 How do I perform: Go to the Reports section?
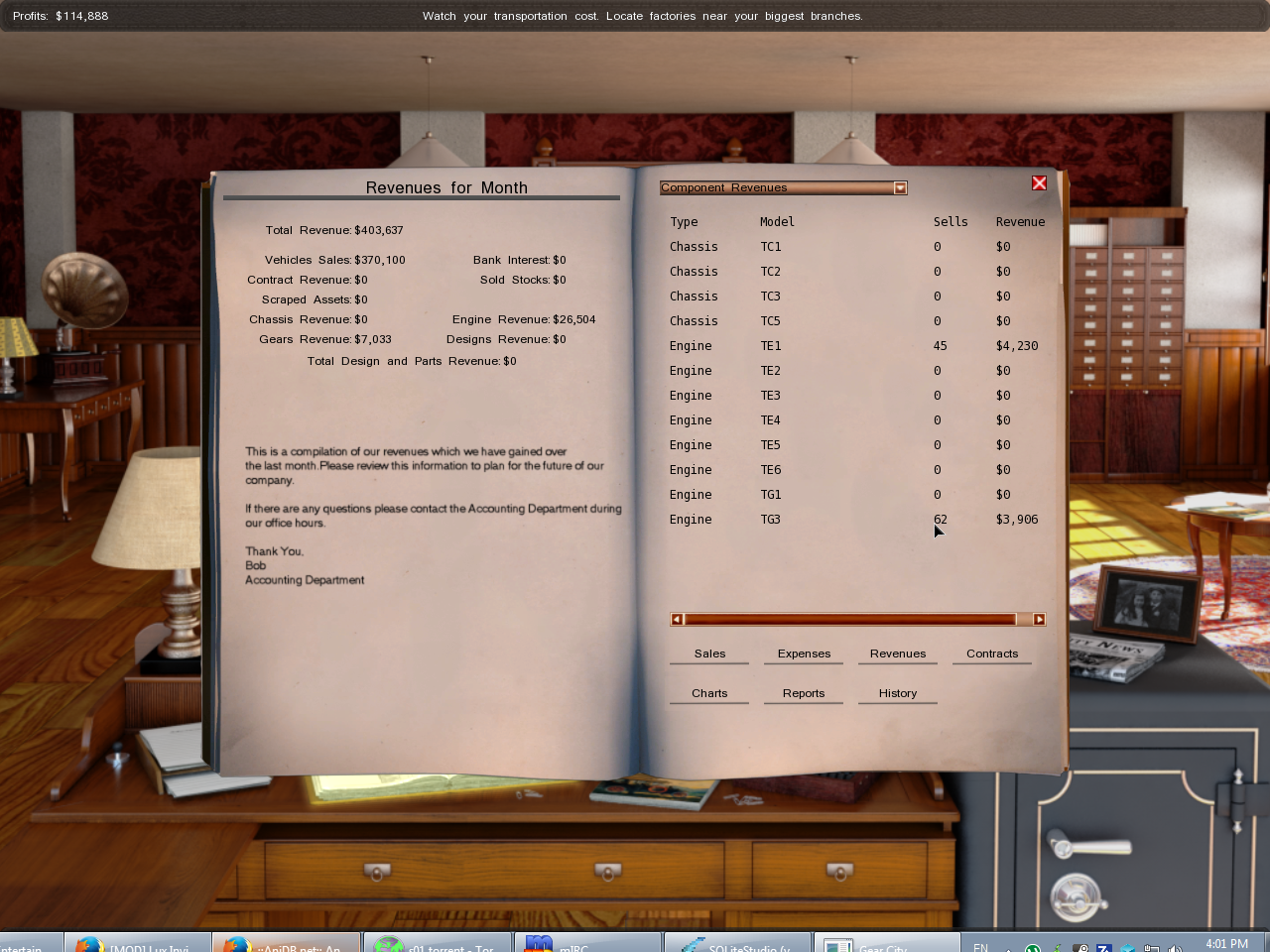coord(804,693)
